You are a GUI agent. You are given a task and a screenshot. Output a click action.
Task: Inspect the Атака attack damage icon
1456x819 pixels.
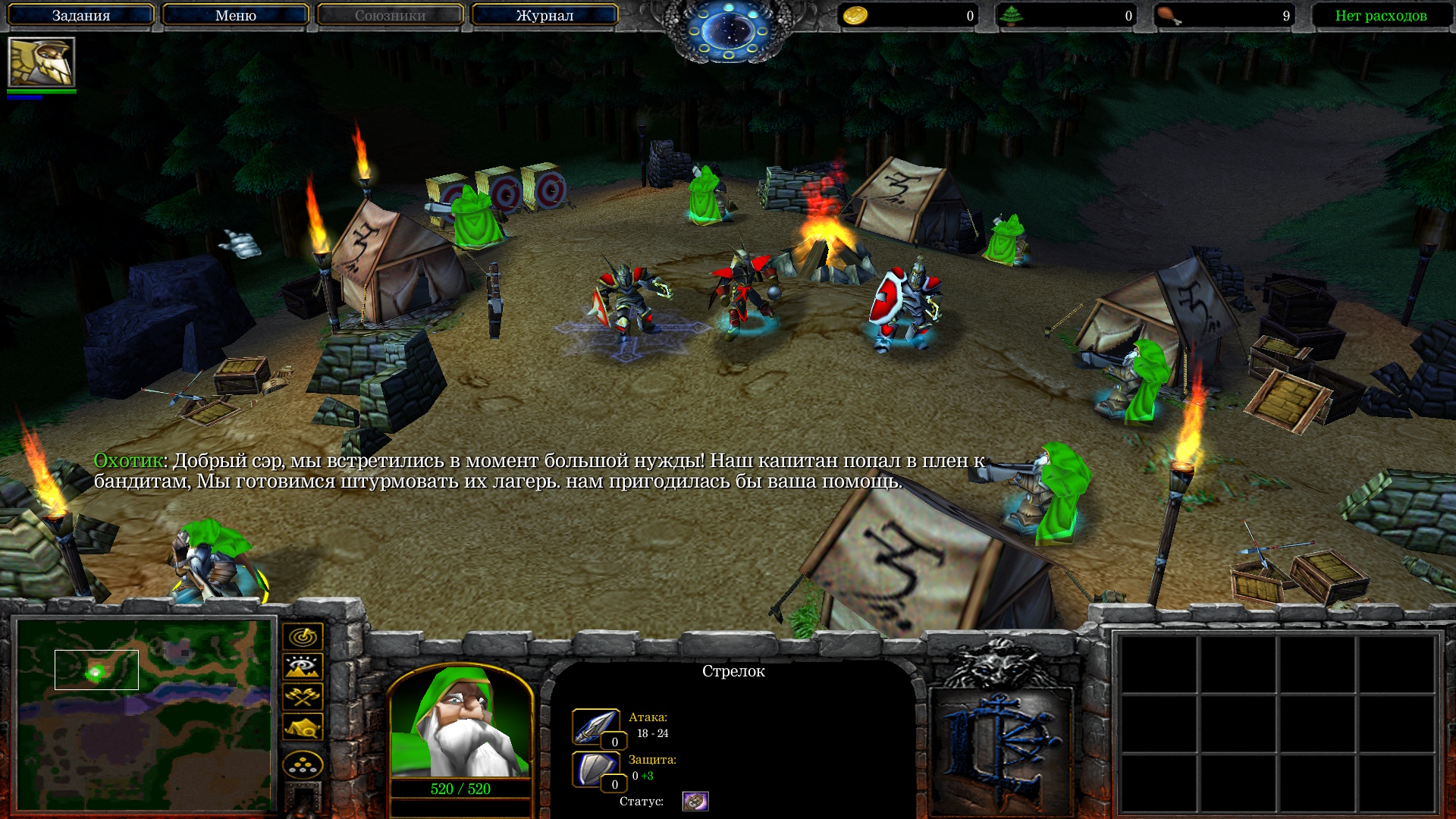595,726
